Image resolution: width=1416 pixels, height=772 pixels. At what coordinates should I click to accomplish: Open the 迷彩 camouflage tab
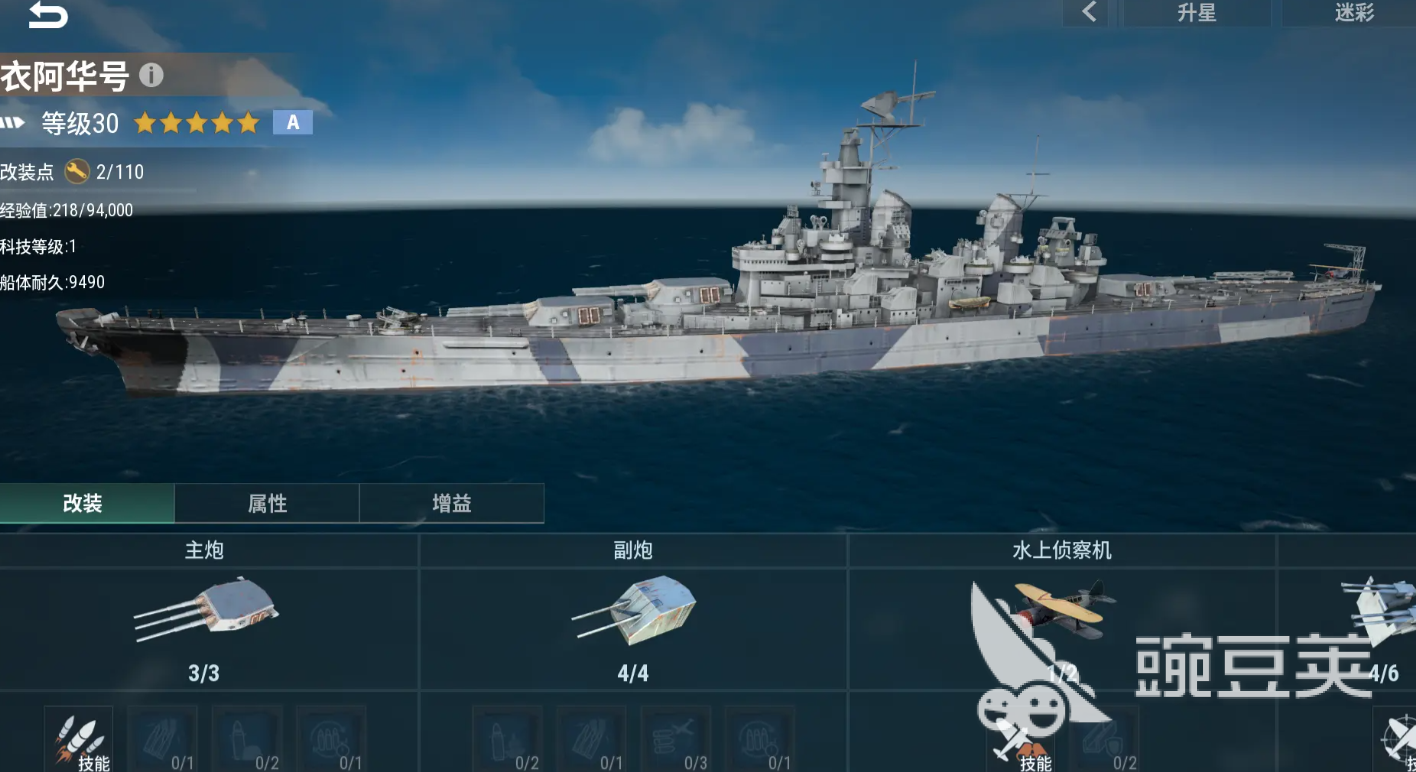[1354, 13]
